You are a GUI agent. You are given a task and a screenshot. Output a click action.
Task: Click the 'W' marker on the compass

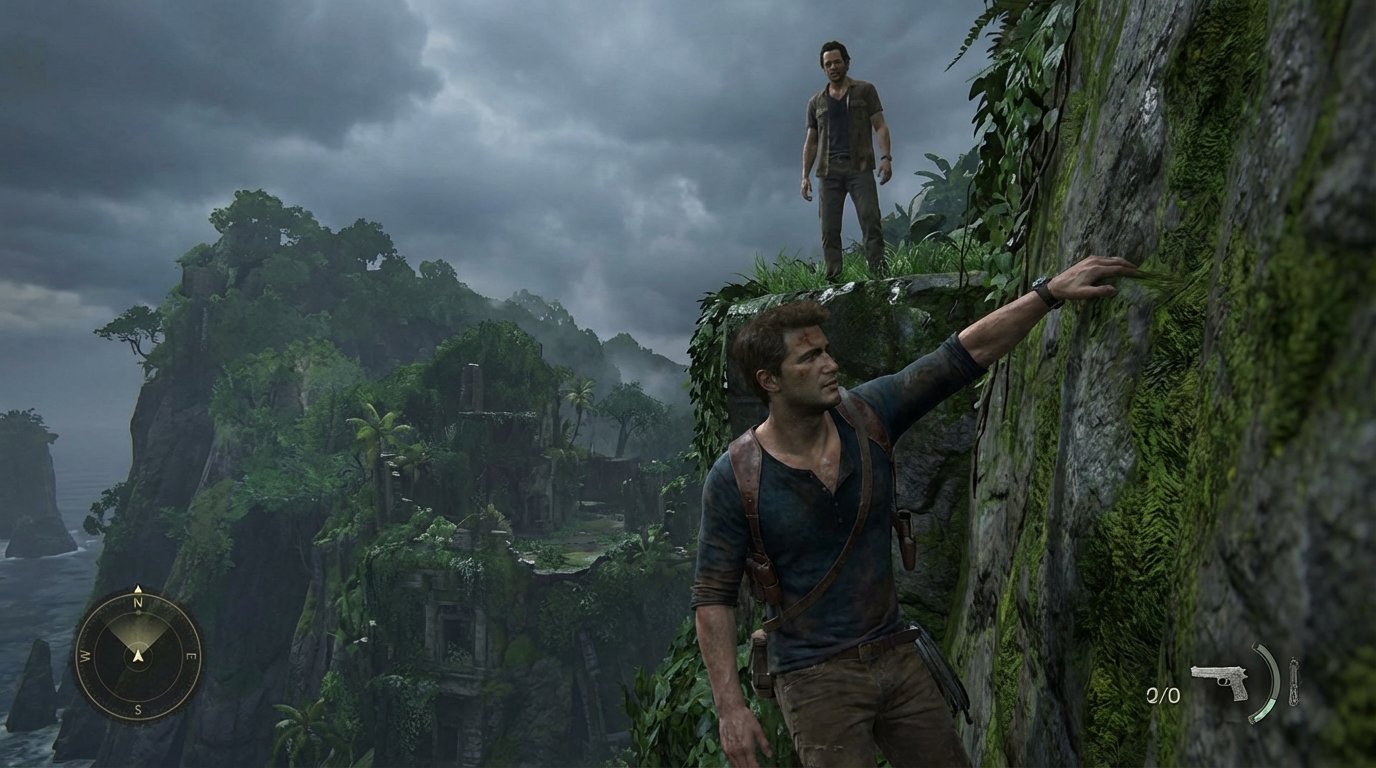click(84, 655)
